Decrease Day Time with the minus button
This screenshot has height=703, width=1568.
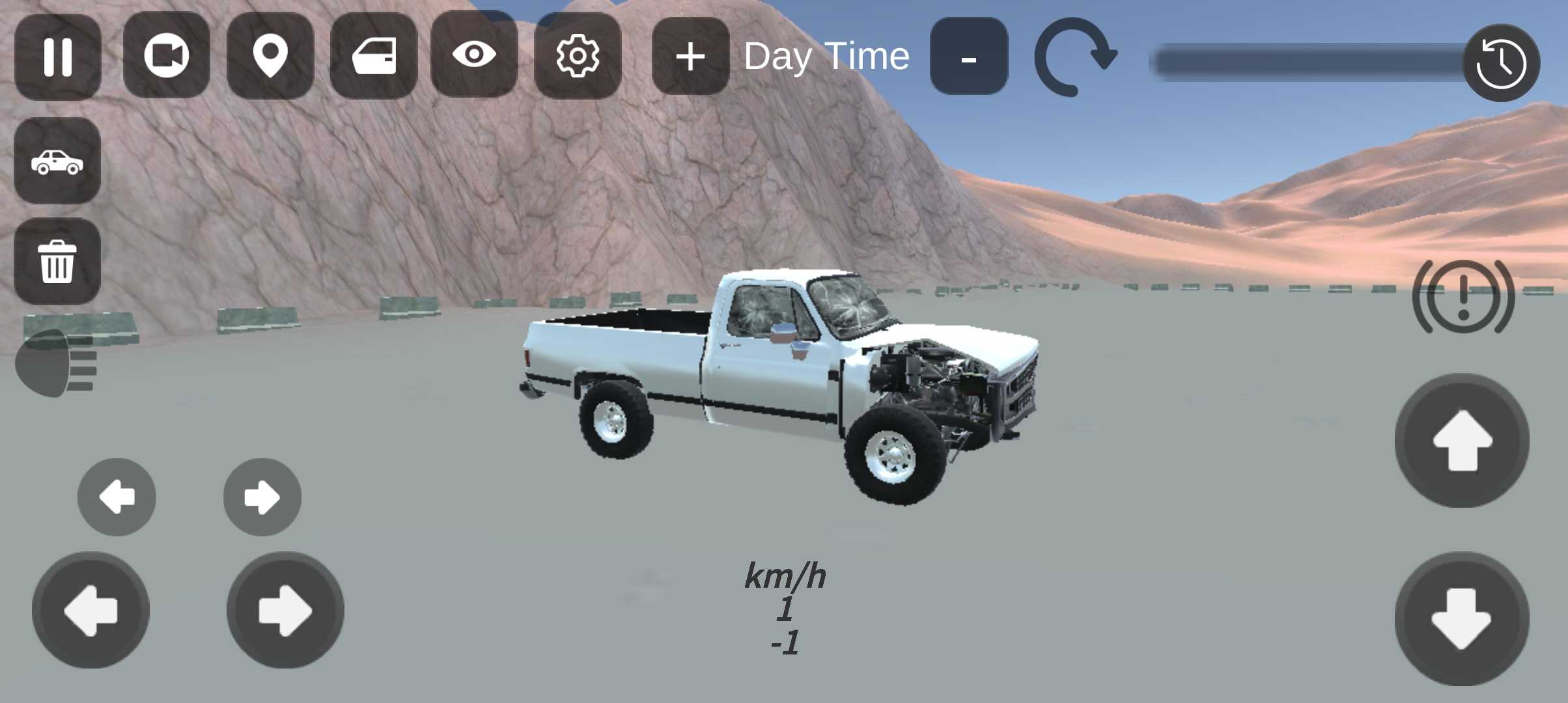pos(968,57)
